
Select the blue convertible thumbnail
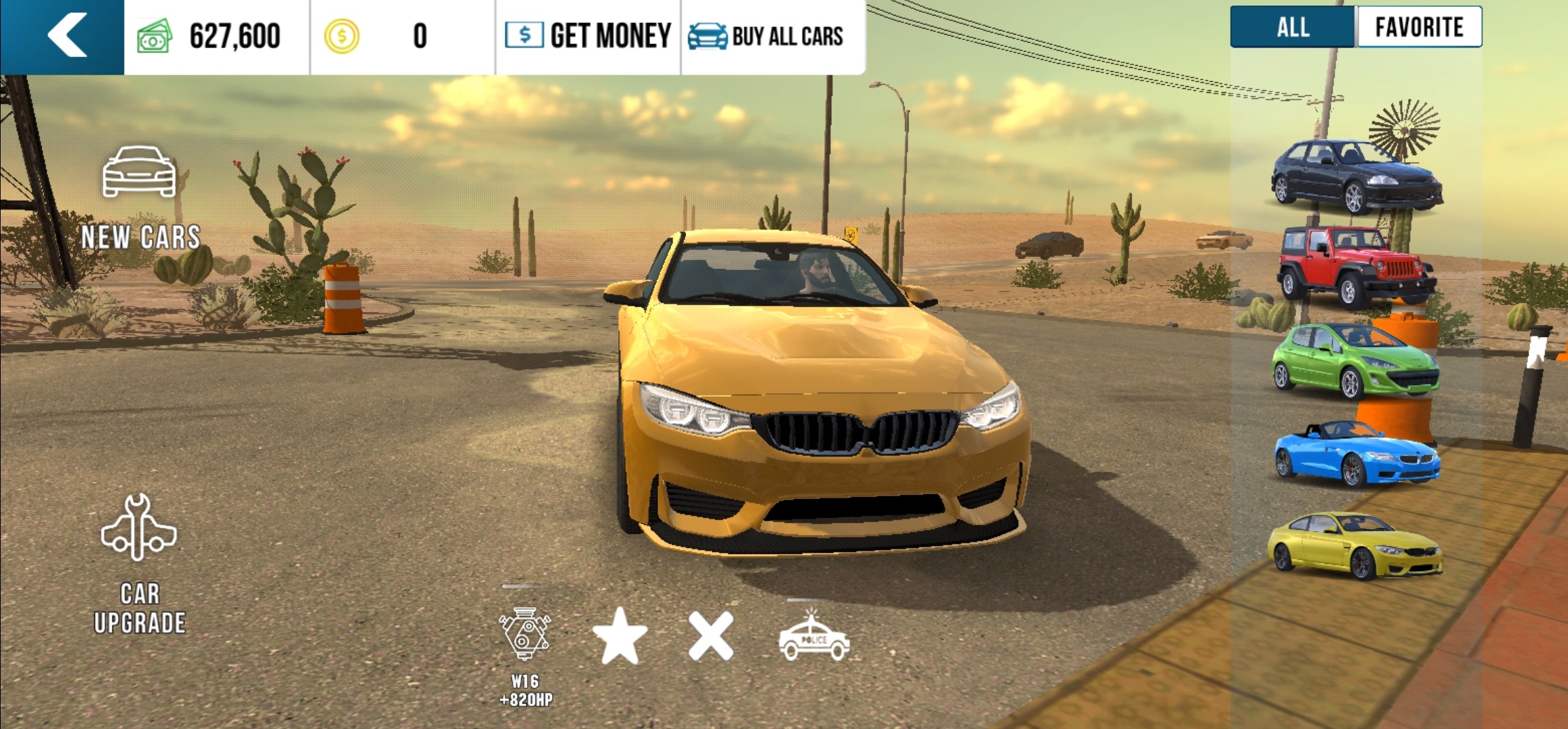[x=1356, y=454]
